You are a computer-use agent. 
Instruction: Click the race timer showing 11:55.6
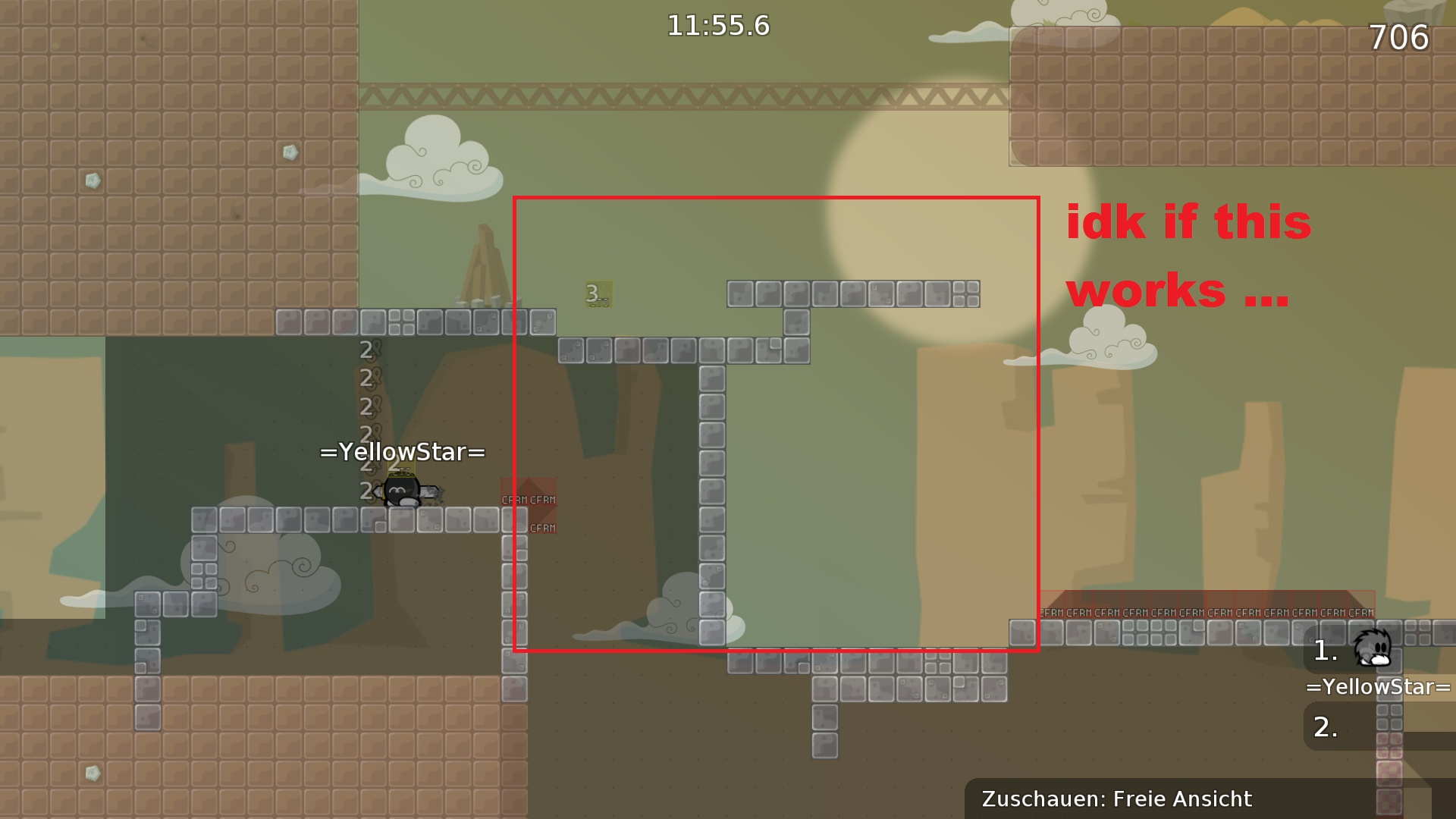[x=719, y=25]
